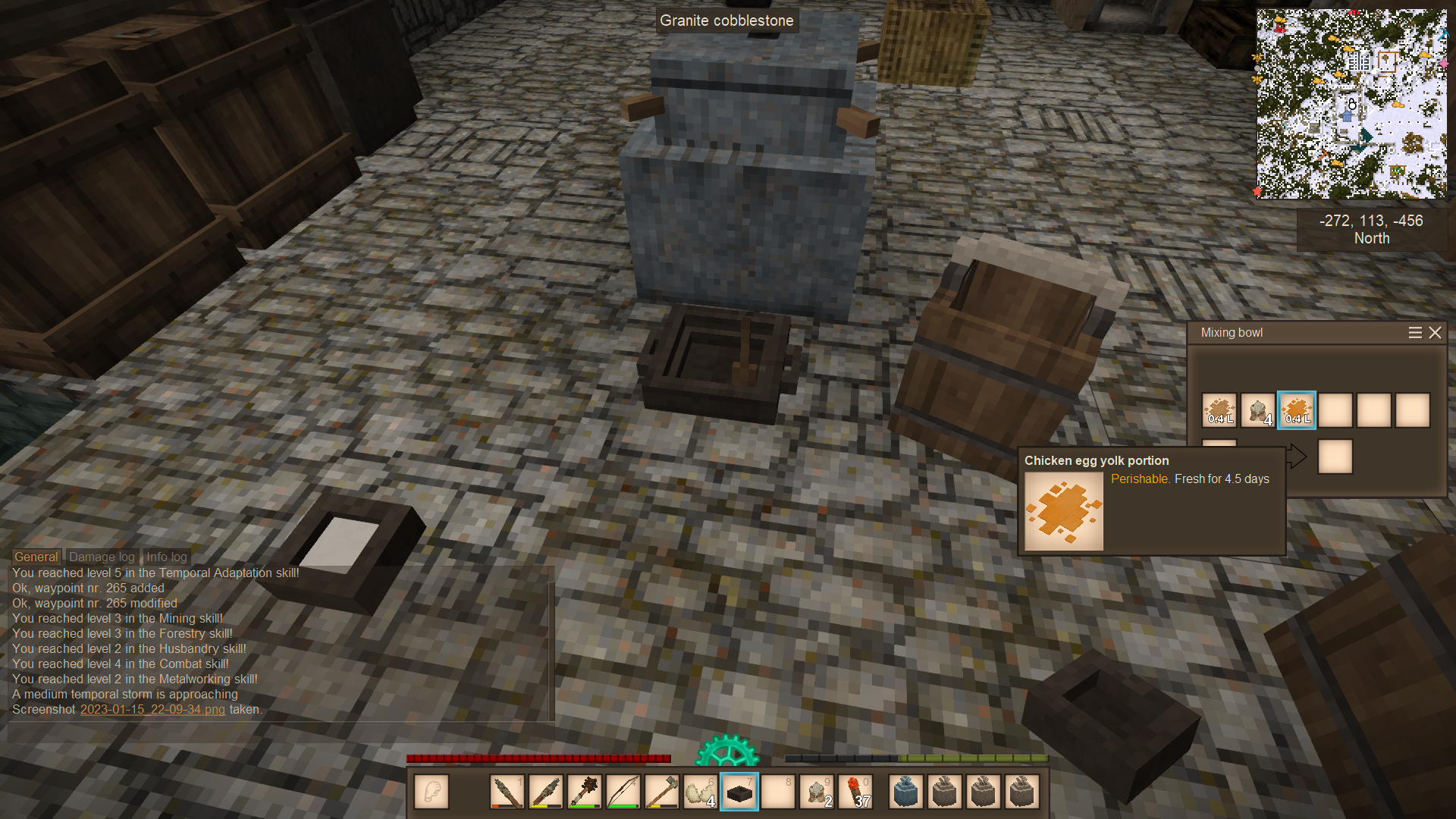
Task: Close the Mixing bowl window
Action: (1435, 333)
